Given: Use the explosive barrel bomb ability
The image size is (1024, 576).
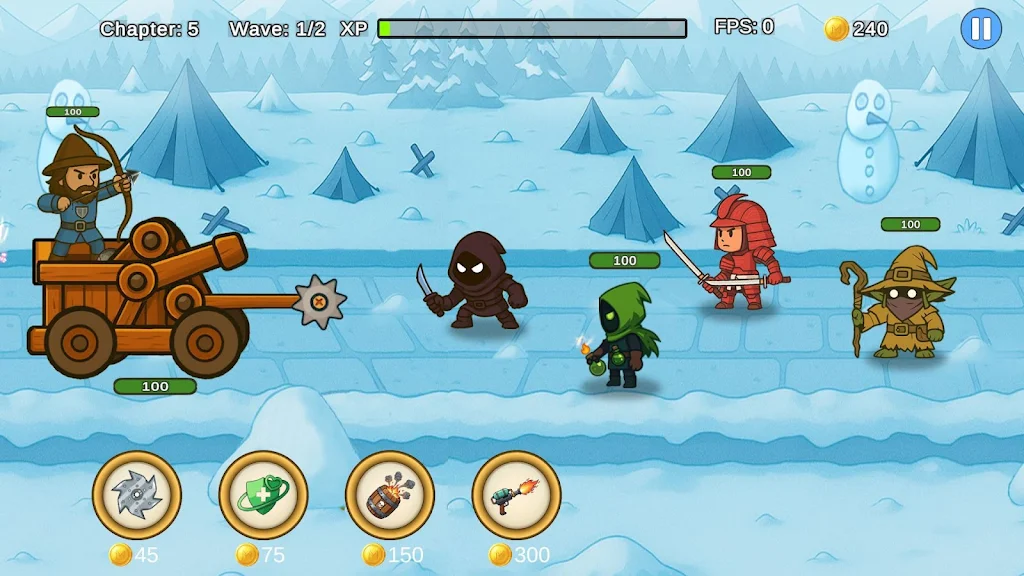Looking at the screenshot, I should [390, 495].
